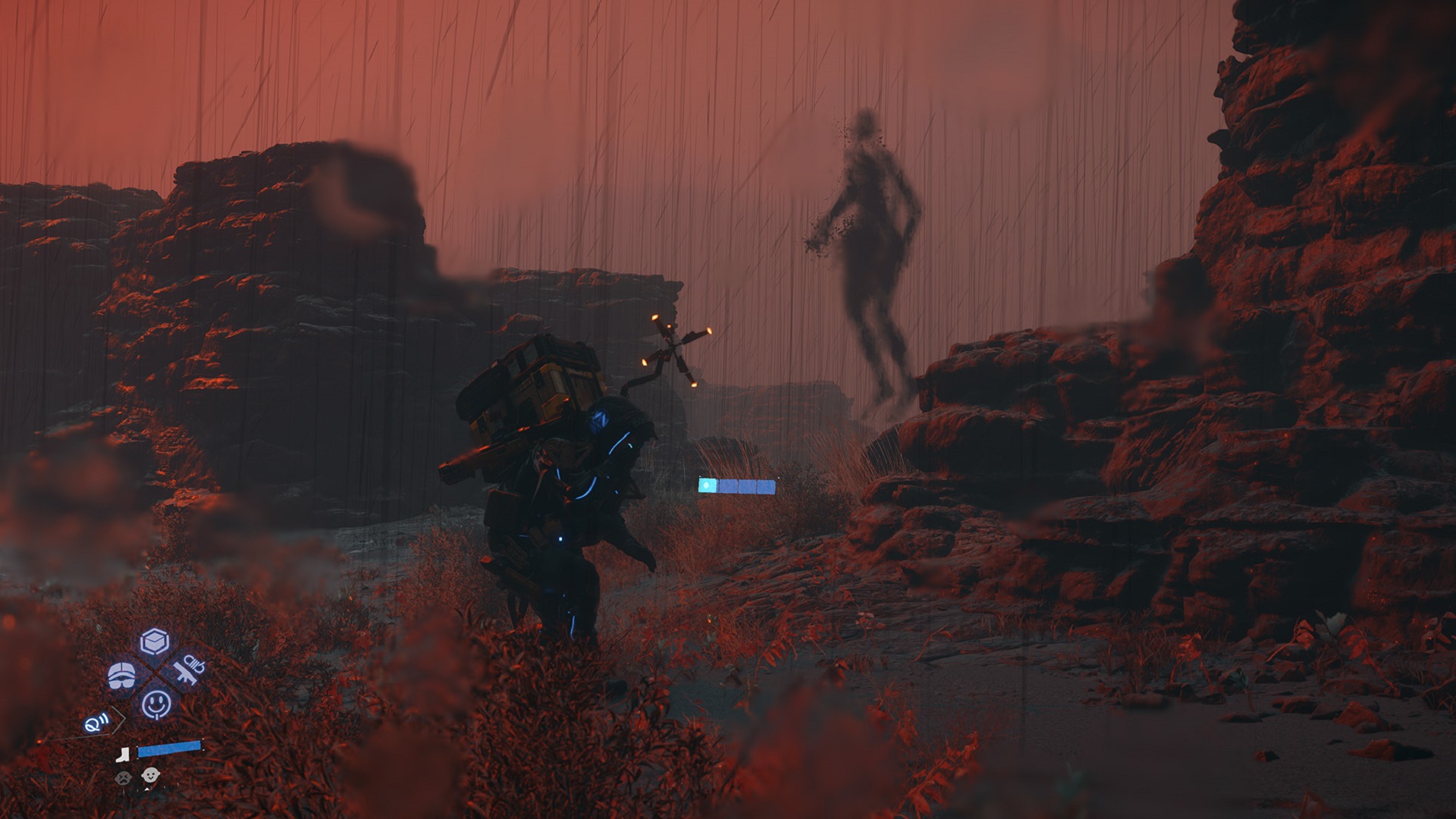This screenshot has height=819, width=1456.
Task: Open the cargo box wheel slot
Action: [x=154, y=642]
